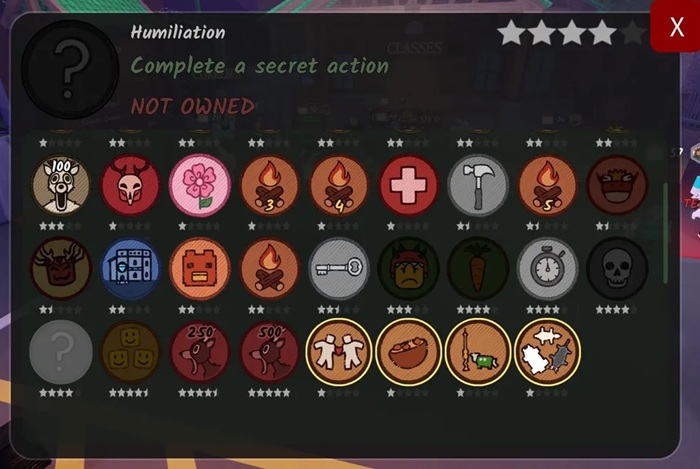The width and height of the screenshot is (700, 469).
Task: Choose the red cross medic badge
Action: (409, 186)
